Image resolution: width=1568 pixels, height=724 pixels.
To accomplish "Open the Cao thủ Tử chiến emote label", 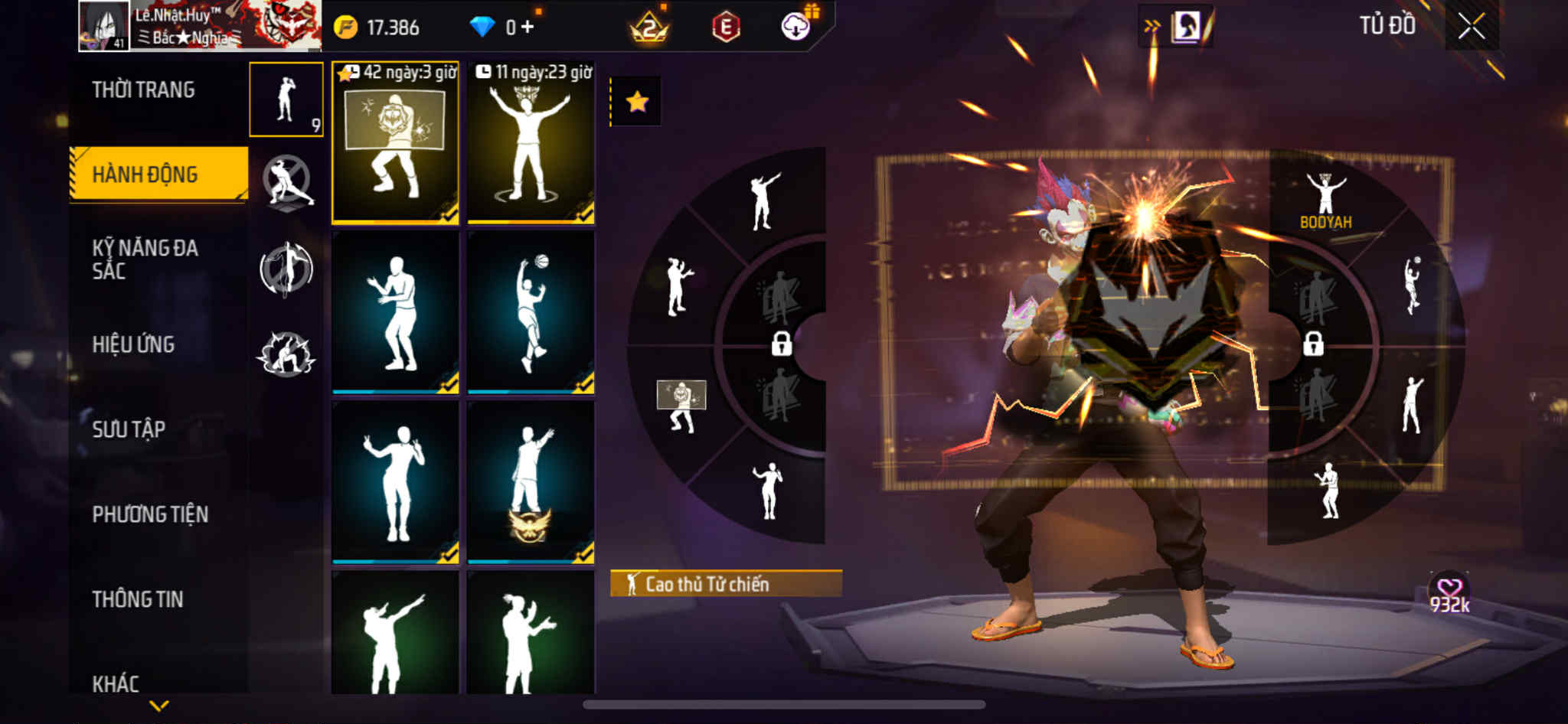I will (725, 584).
